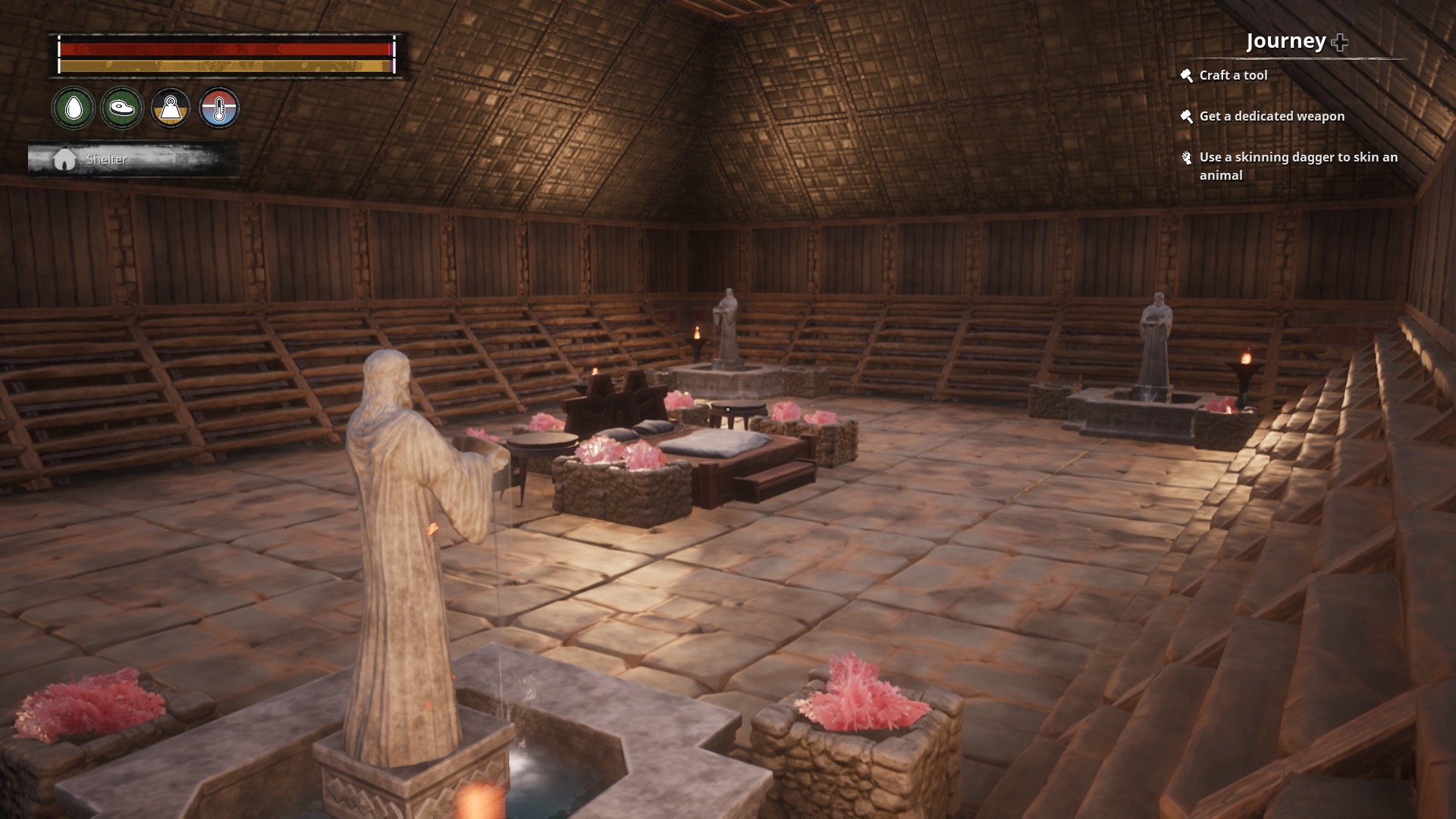This screenshot has width=1456, height=819.
Task: Open the thermometer temperature indicator
Action: (219, 108)
